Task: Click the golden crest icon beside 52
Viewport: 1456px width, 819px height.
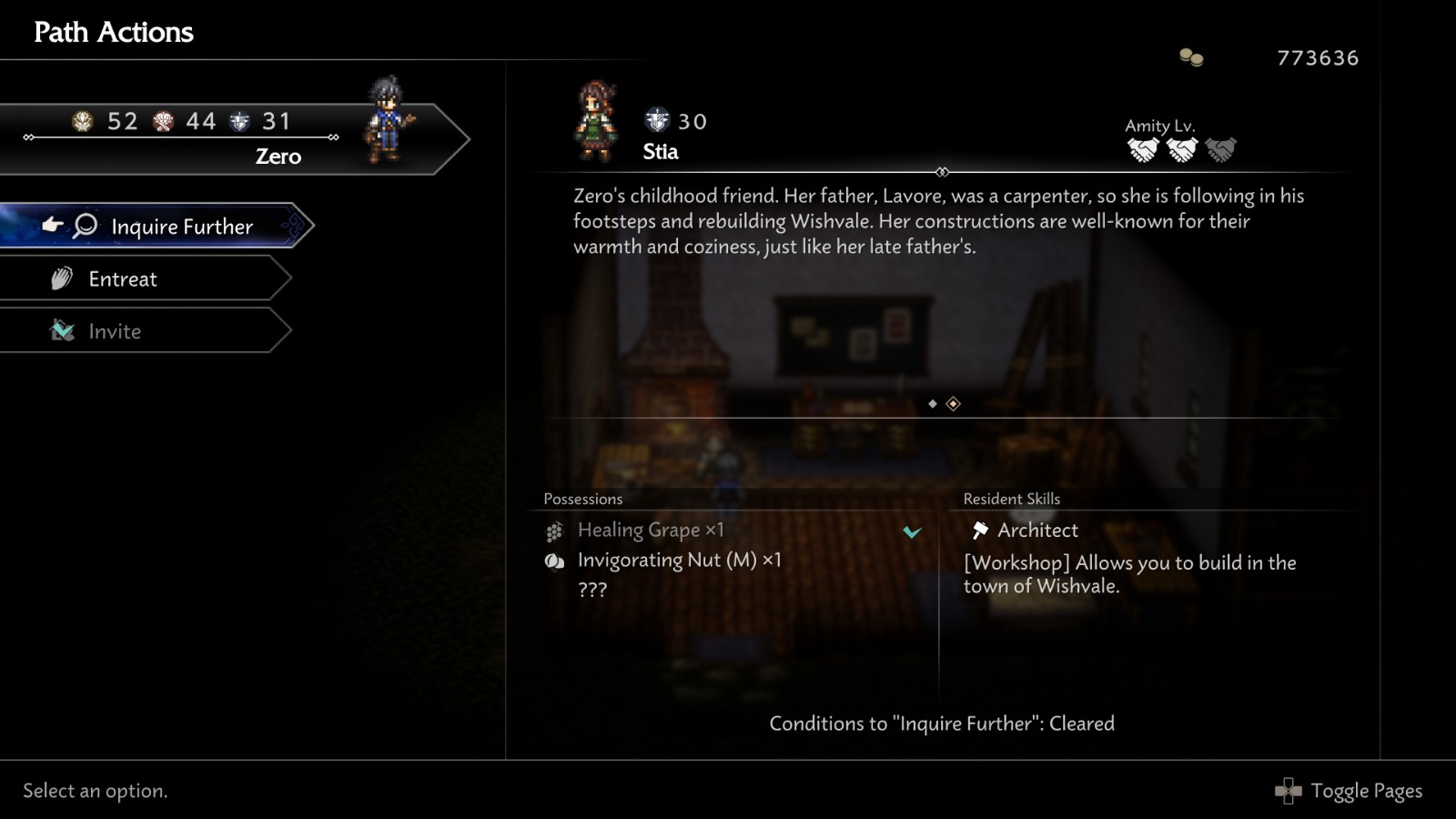Action: point(83,121)
